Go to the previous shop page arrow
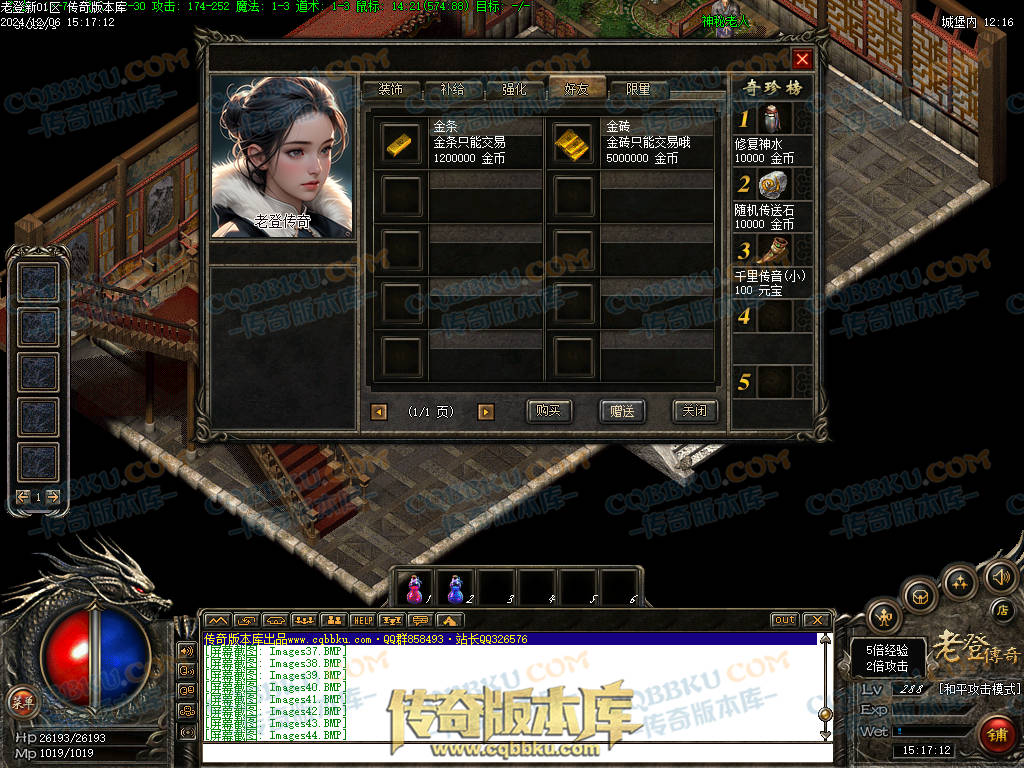Screen dimensions: 1024x768 379,412
